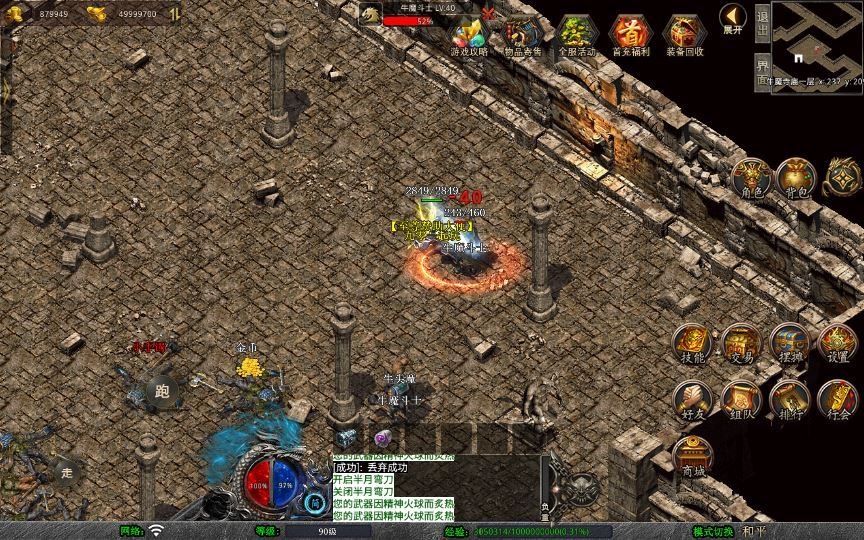The height and width of the screenshot is (540, 864).
Task: Open the 游戏攻略 game guide icon
Action: click(x=468, y=36)
